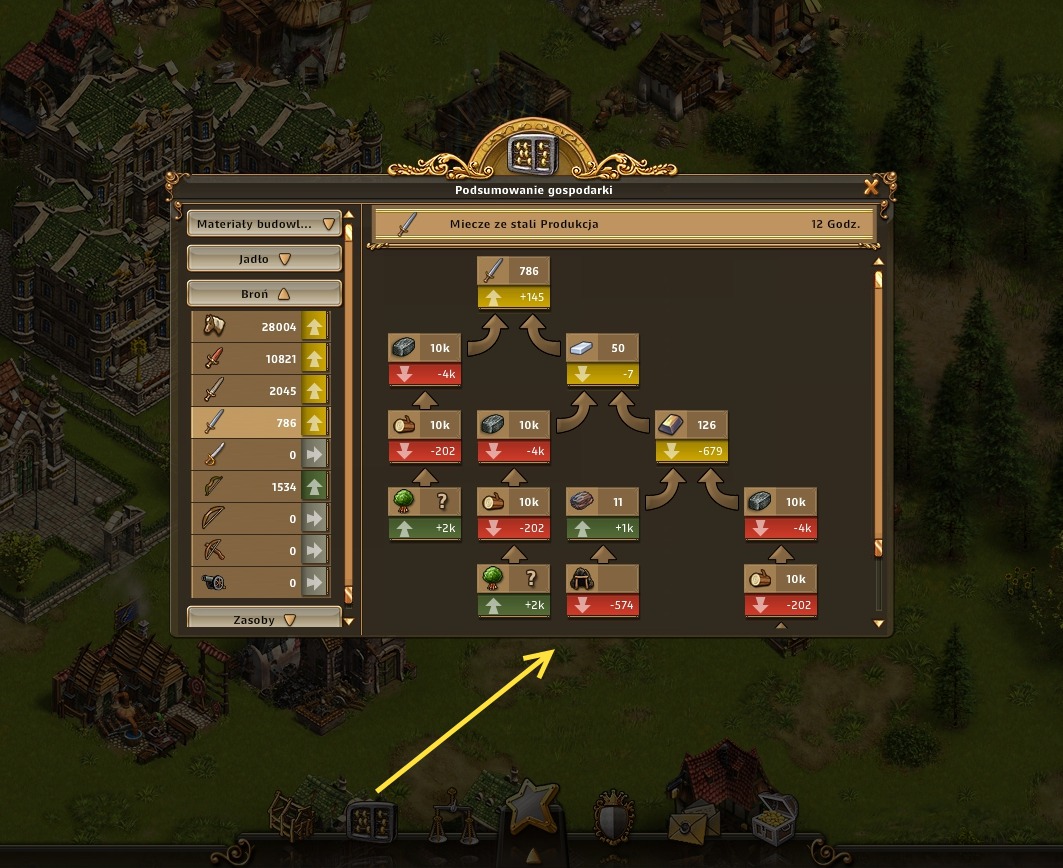
Task: Expand the Zasoby category
Action: tap(264, 620)
